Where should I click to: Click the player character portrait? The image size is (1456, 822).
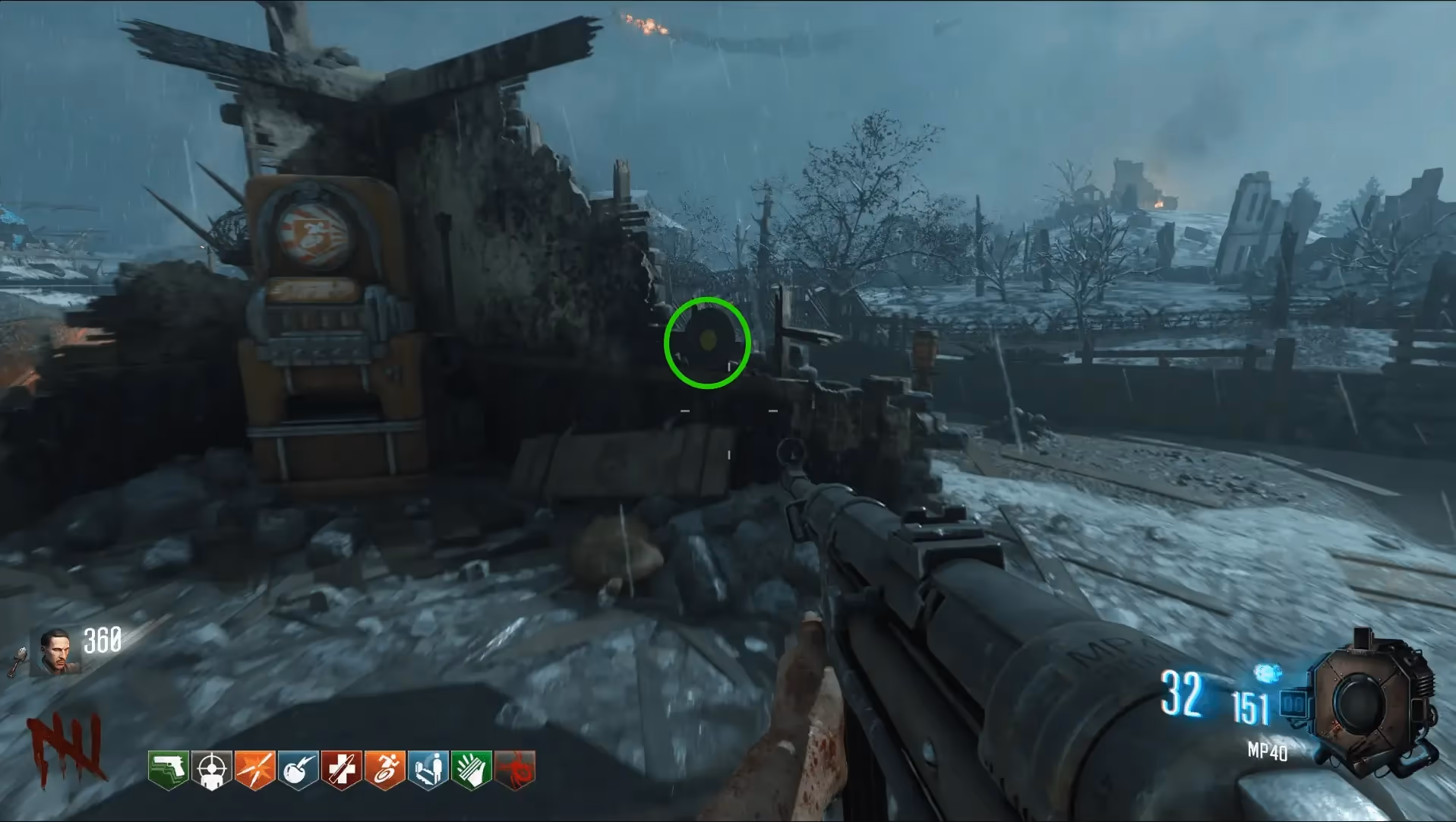pyautogui.click(x=55, y=652)
